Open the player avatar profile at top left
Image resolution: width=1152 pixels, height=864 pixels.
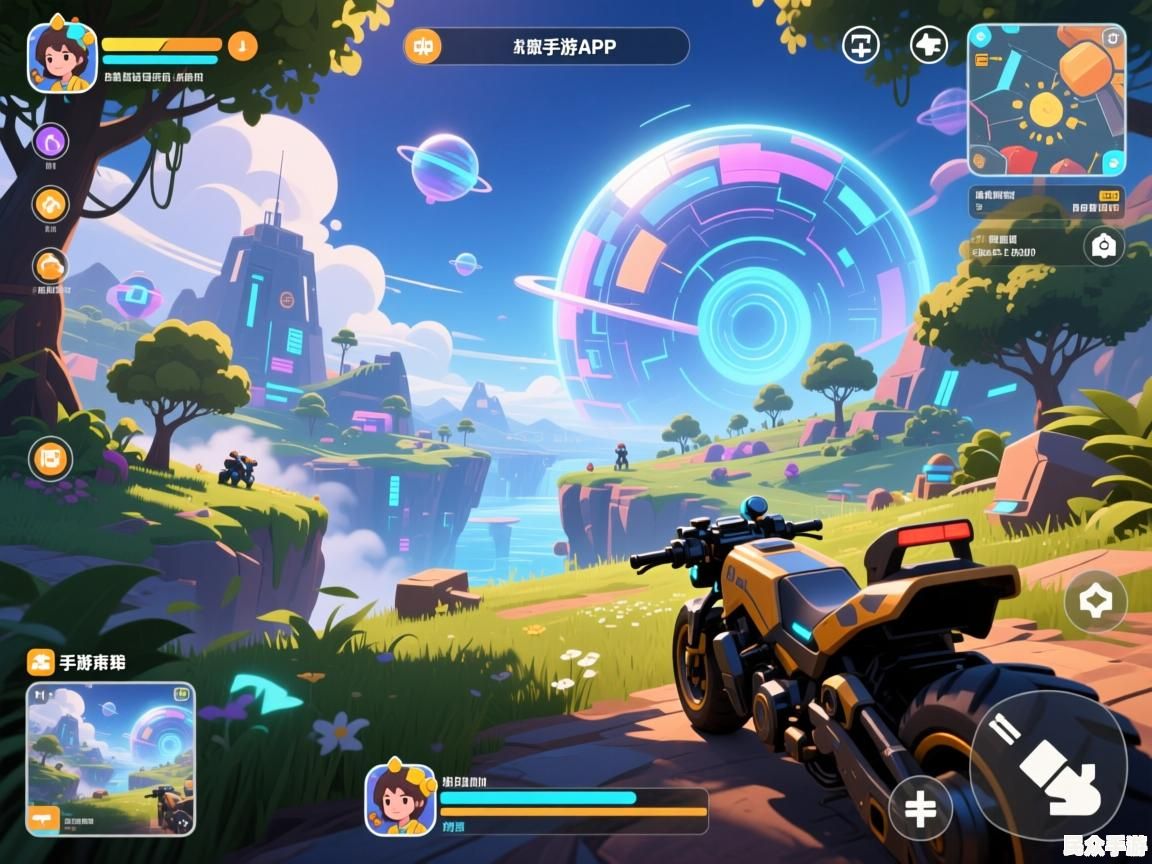click(x=62, y=57)
